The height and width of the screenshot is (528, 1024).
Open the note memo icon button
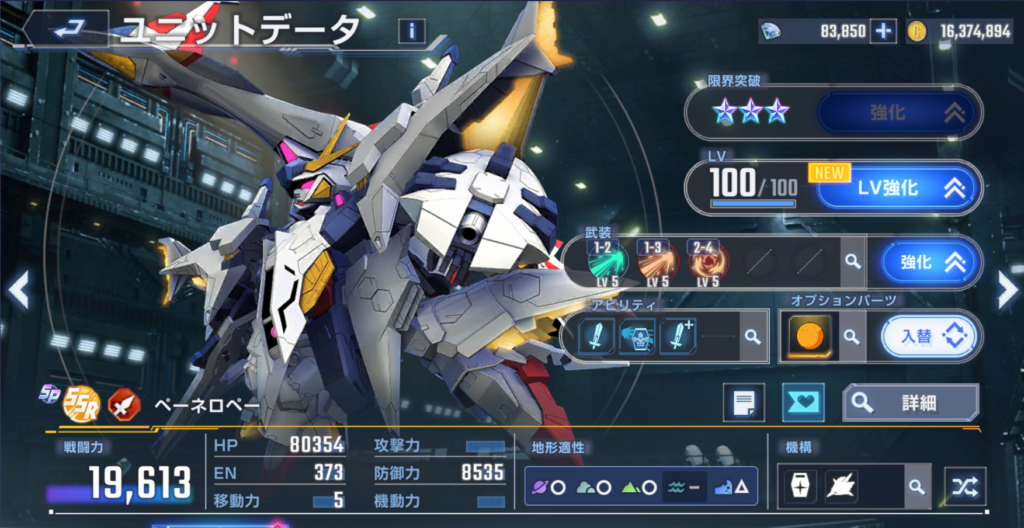tap(743, 402)
